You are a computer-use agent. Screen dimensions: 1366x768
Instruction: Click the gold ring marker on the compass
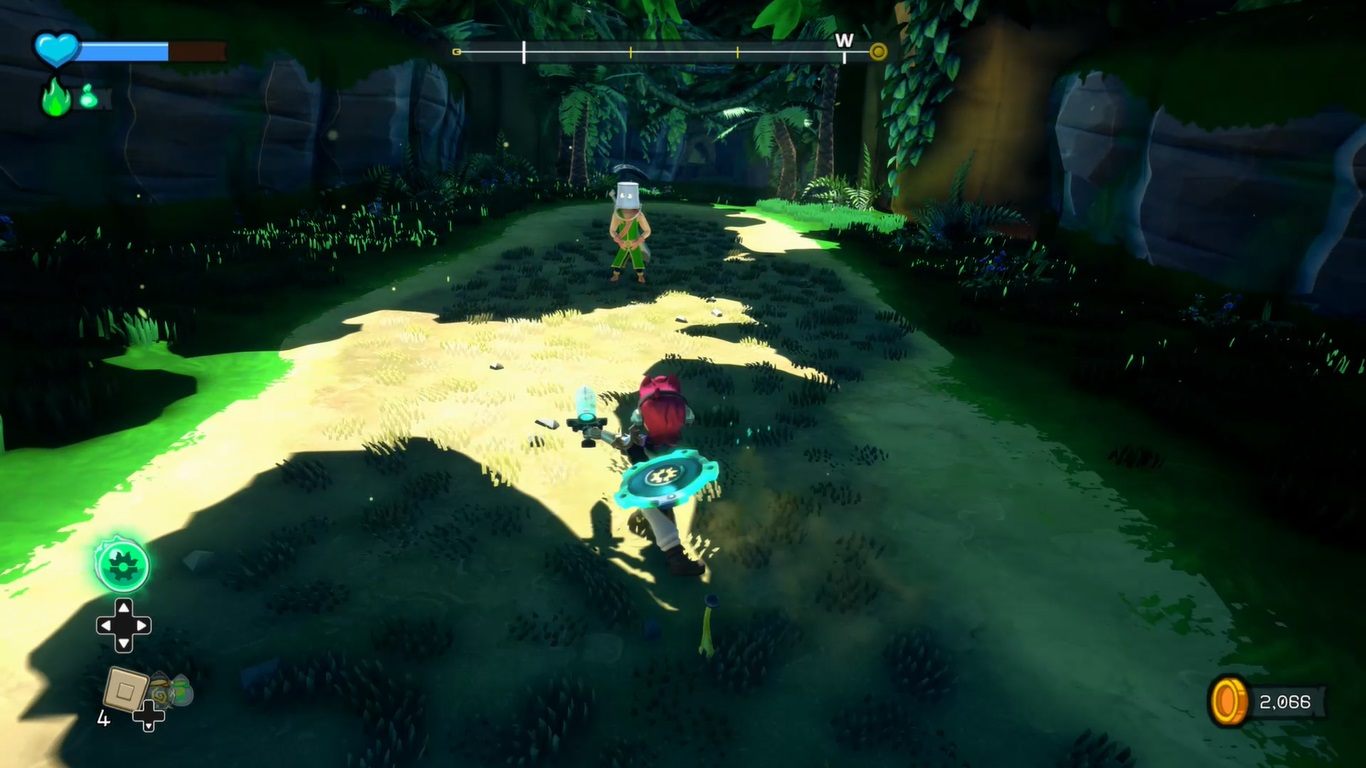pos(878,52)
